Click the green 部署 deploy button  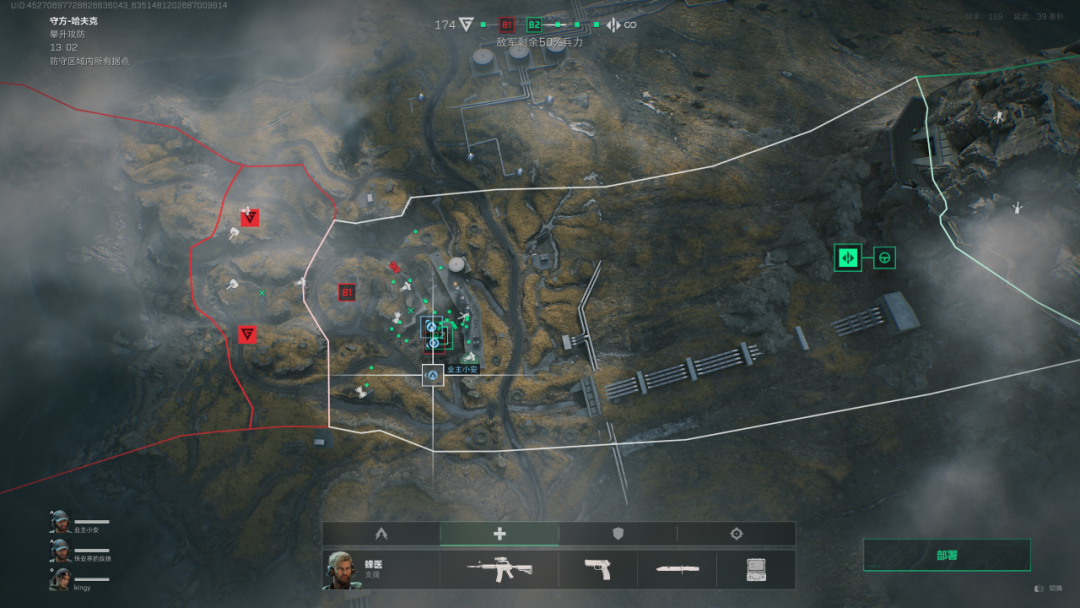coord(946,555)
